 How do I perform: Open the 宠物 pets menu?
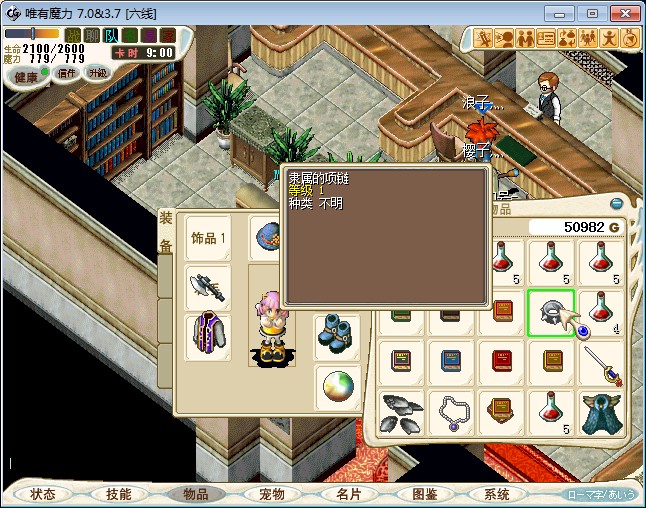(x=271, y=494)
